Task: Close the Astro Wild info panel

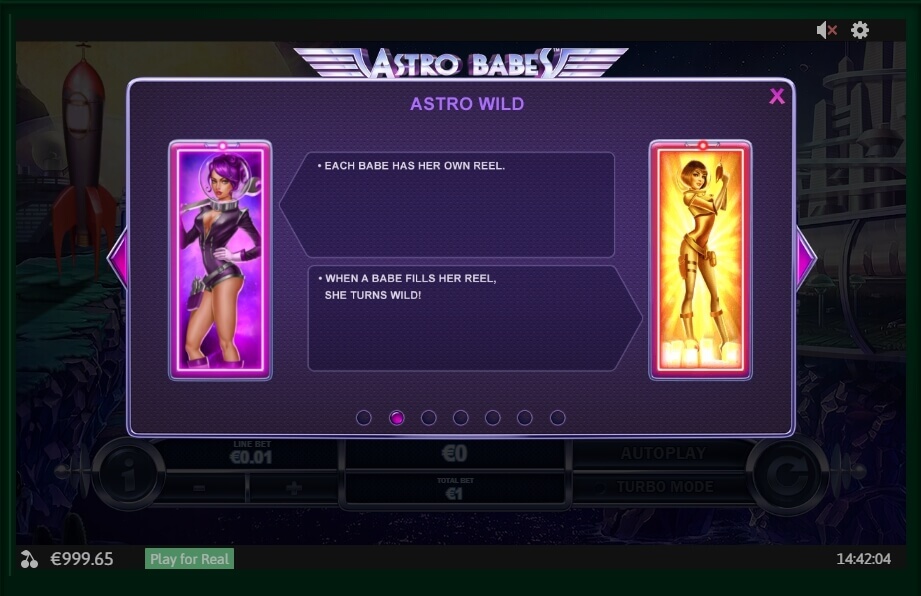Action: tap(777, 96)
